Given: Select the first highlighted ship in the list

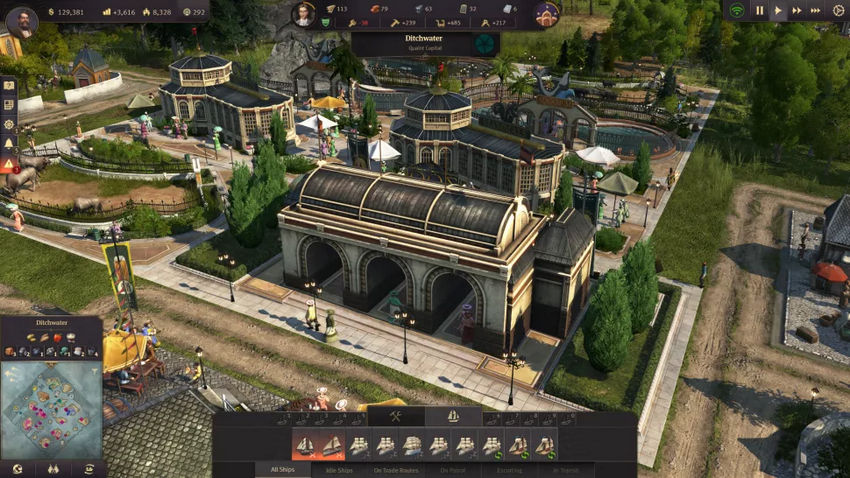Looking at the screenshot, I should pos(304,445).
